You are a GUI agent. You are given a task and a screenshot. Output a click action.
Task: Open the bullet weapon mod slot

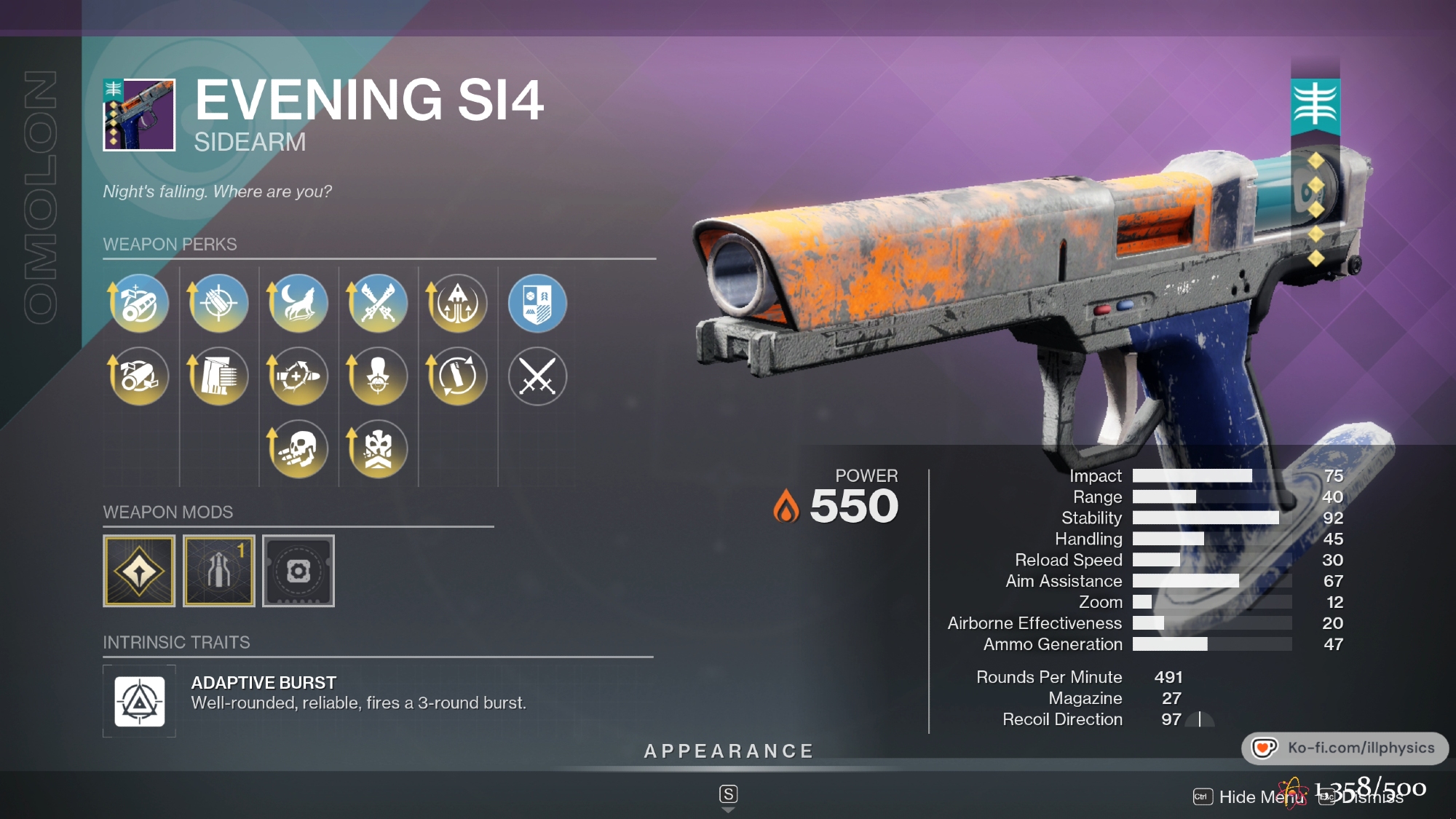(x=218, y=571)
